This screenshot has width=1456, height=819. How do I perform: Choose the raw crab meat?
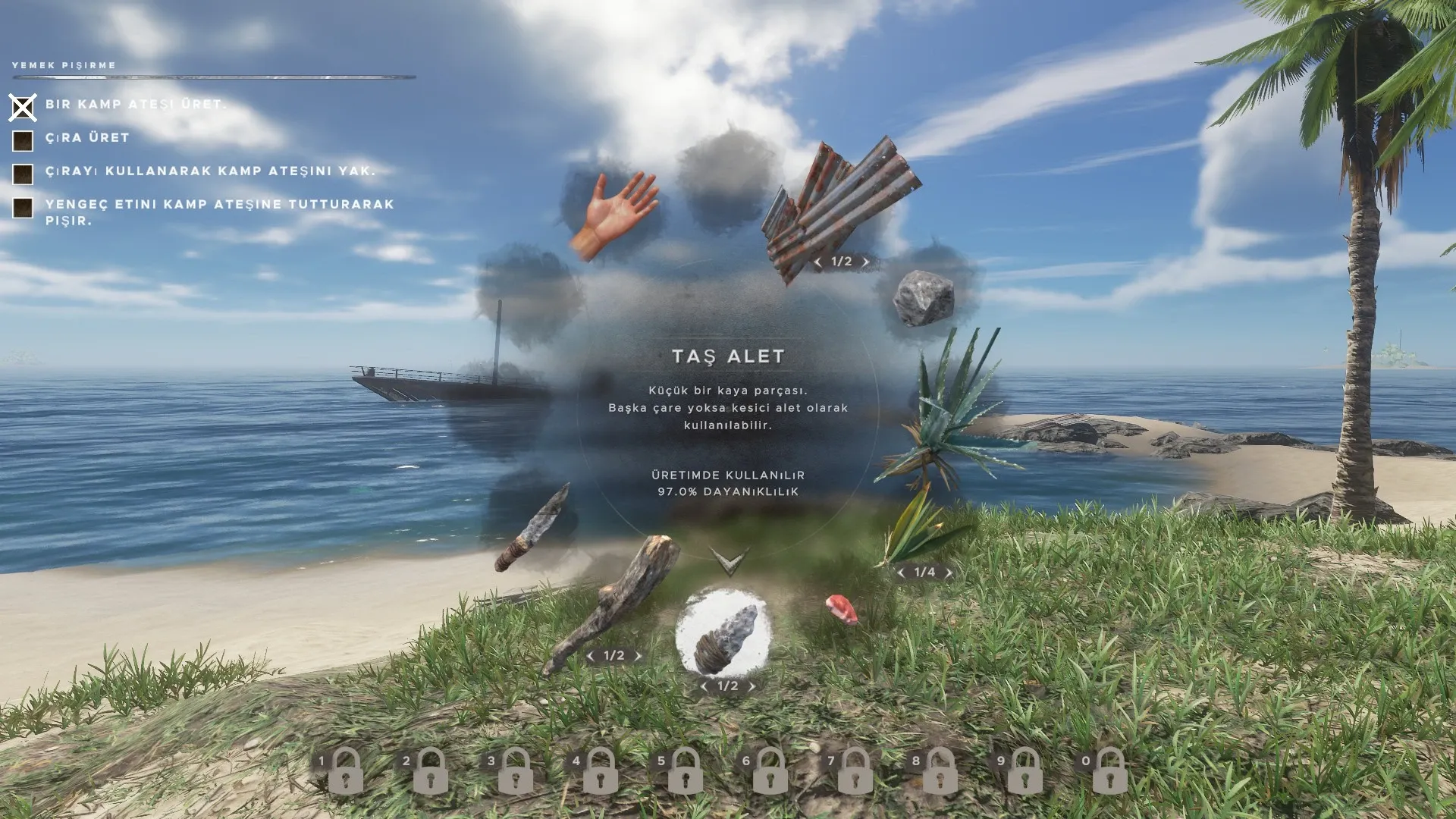(x=841, y=609)
